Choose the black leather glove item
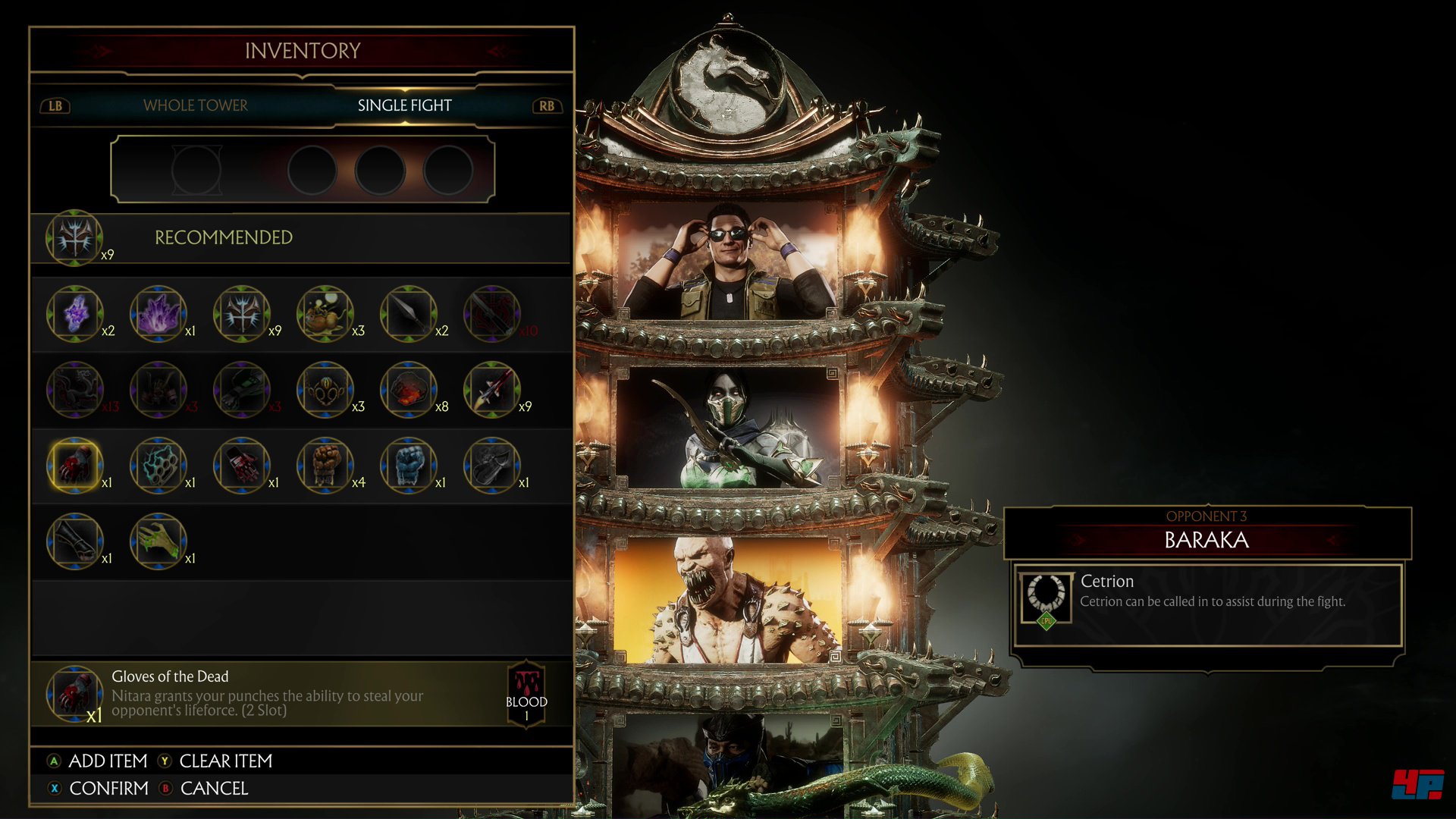This screenshot has width=1456, height=819. 74,541
